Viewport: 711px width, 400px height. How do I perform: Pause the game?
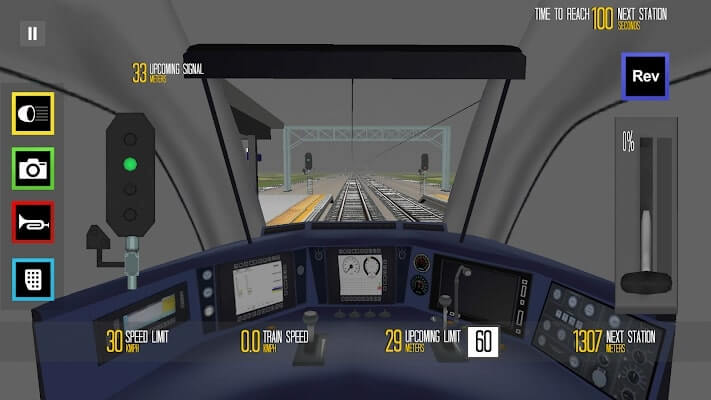[32, 33]
